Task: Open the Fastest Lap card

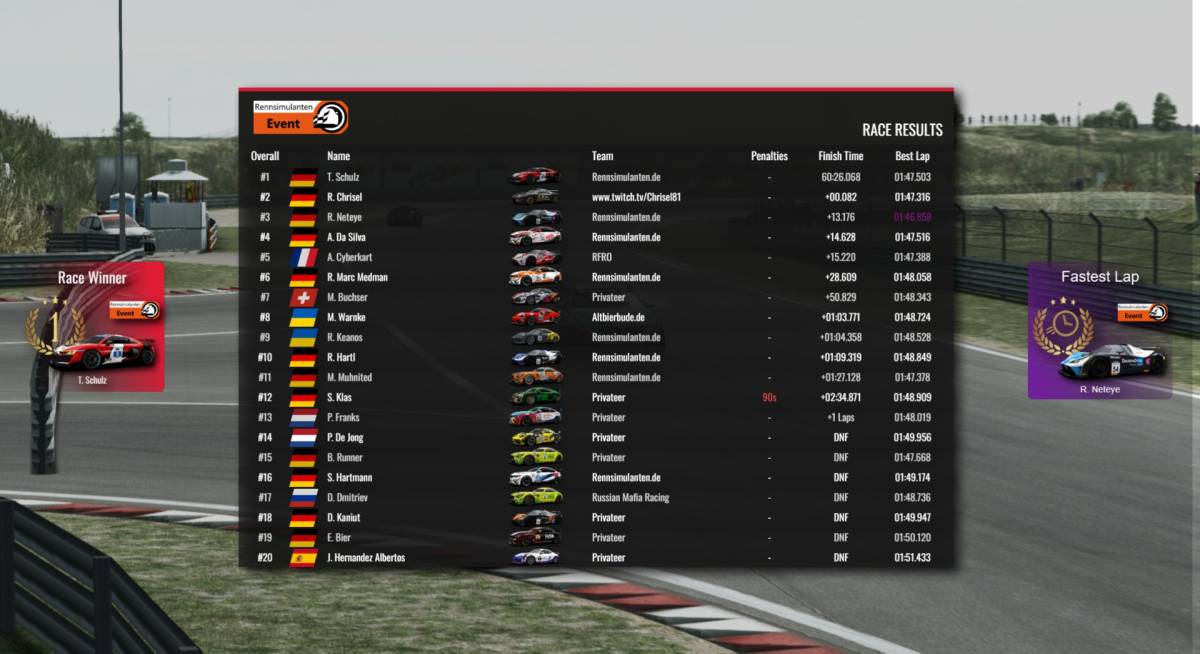Action: tap(1099, 331)
